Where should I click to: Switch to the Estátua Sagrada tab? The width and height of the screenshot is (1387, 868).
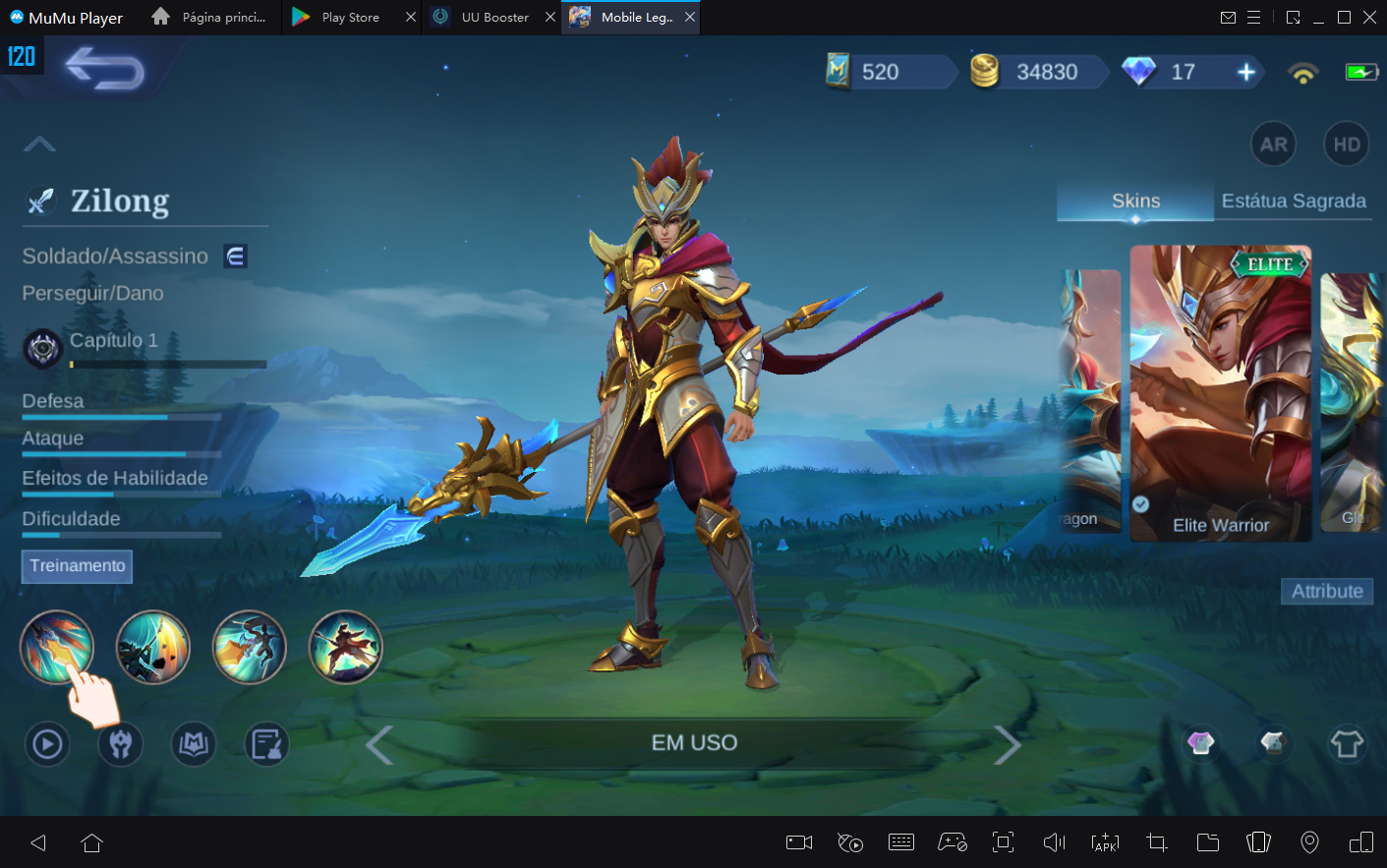(1294, 201)
